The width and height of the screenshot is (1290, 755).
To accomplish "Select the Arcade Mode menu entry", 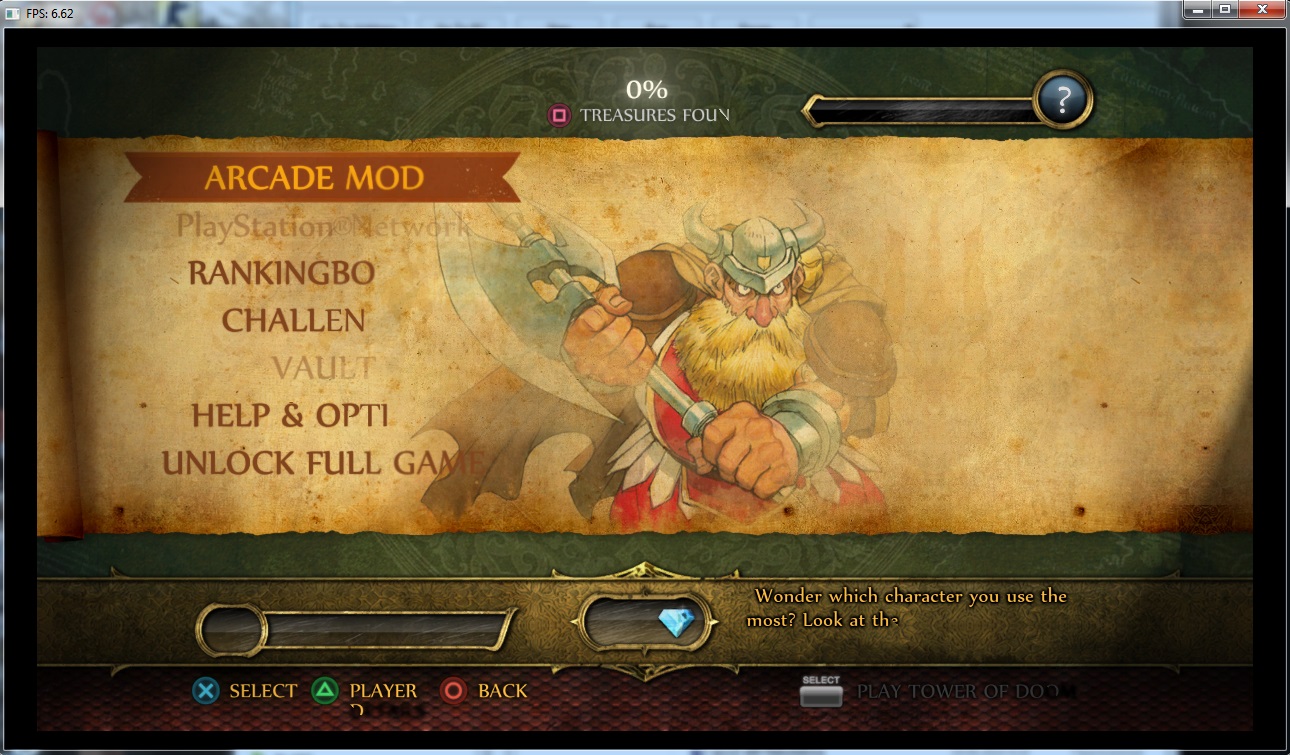I will 314,178.
